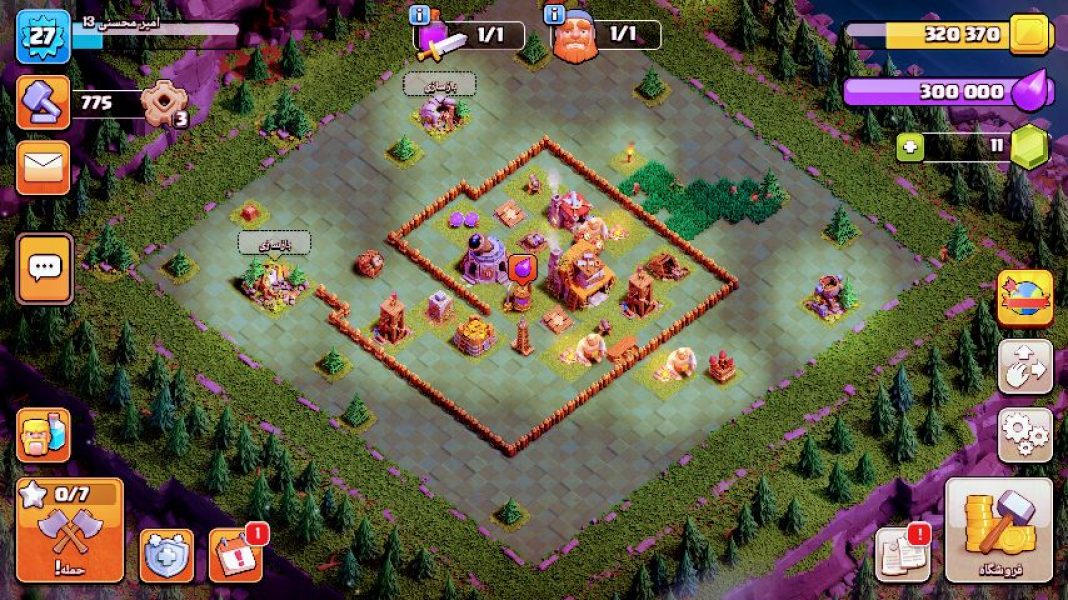Open the shield defense log button

coord(166,555)
